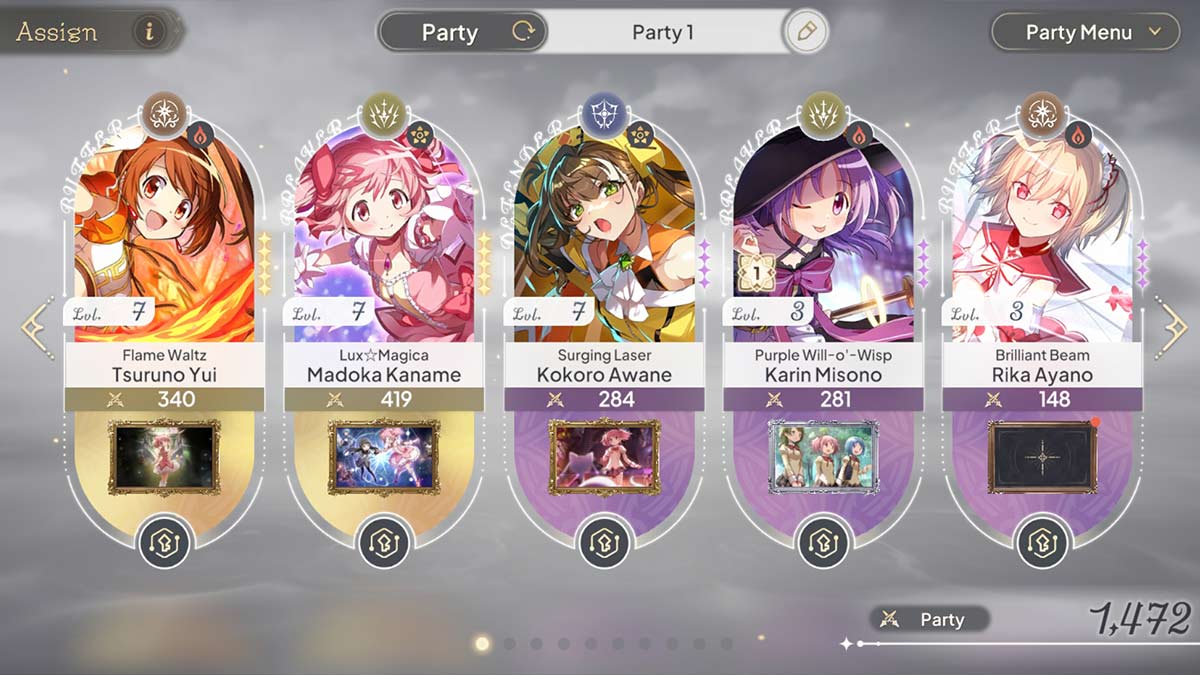Screen dimensions: 1200x675
Task: Open Madoka Kaname's equipped memoria portrait
Action: click(x=384, y=456)
